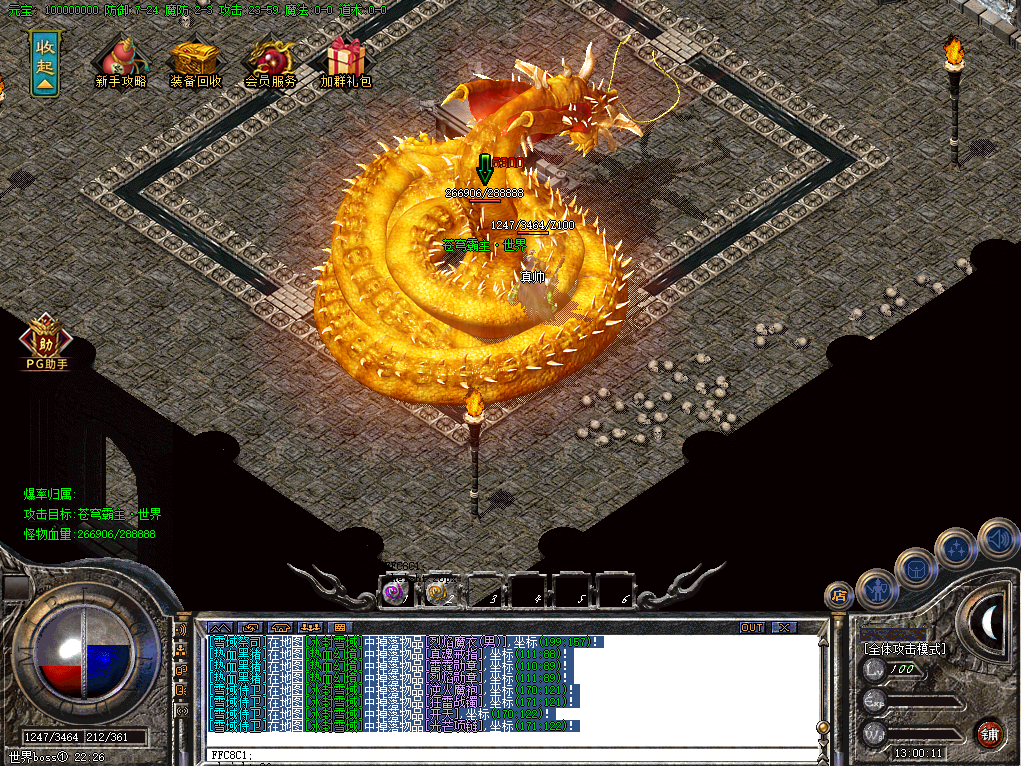The width and height of the screenshot is (1021, 766).
Task: Select the purple swirl item in hotbar slot 1
Action: pyautogui.click(x=395, y=592)
